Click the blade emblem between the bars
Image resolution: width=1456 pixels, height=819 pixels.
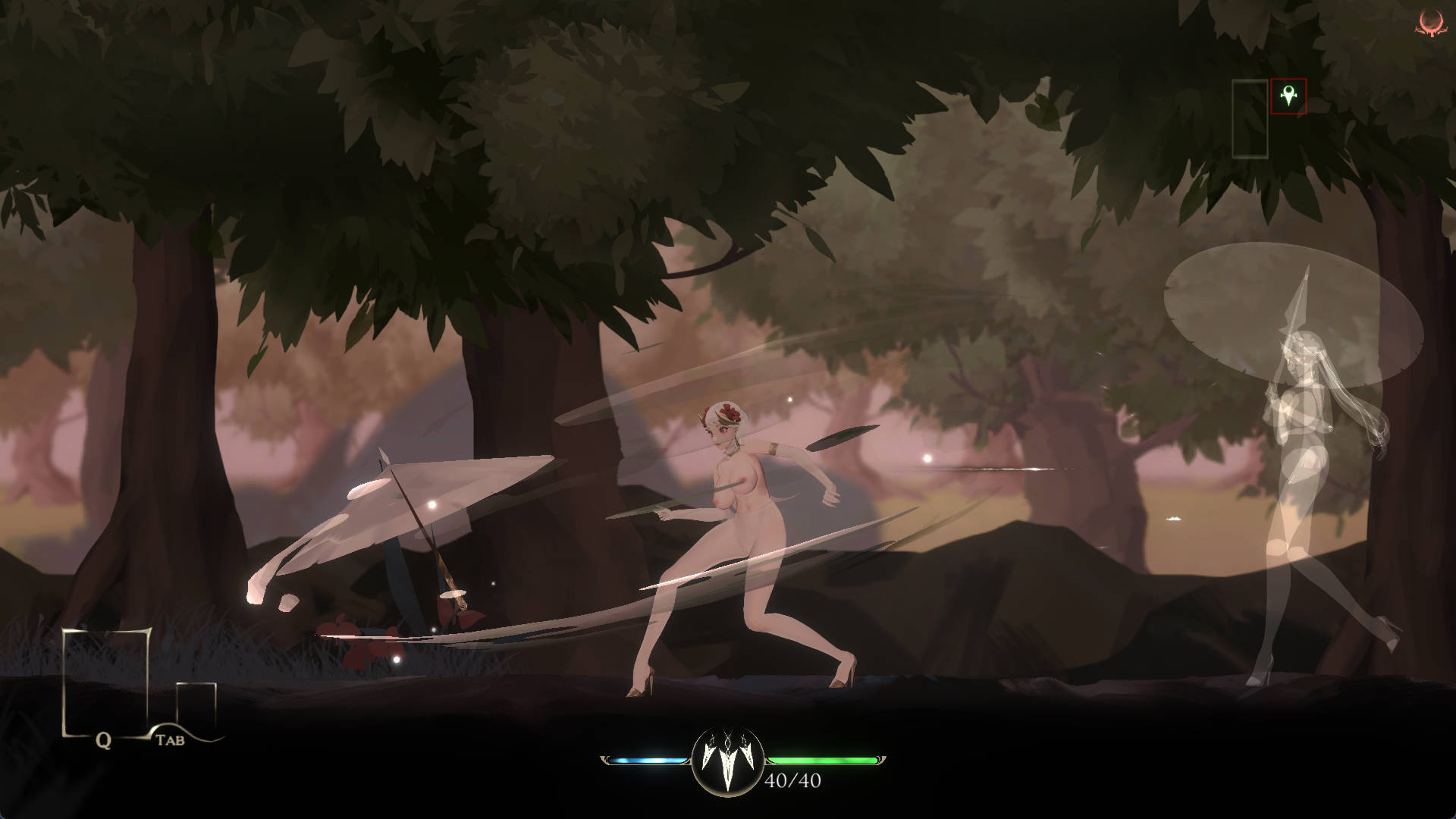click(x=726, y=761)
